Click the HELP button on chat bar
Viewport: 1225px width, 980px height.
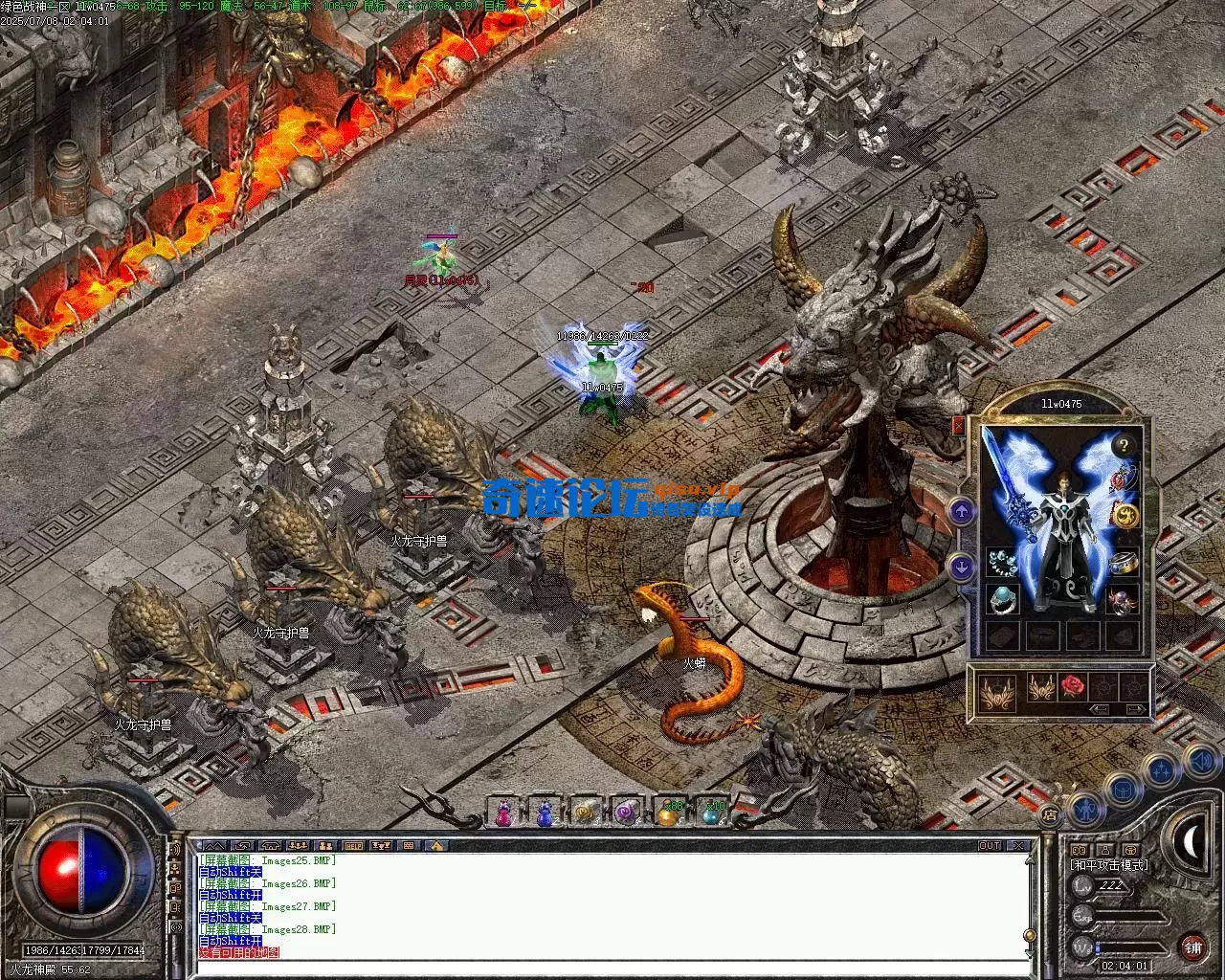coord(354,846)
